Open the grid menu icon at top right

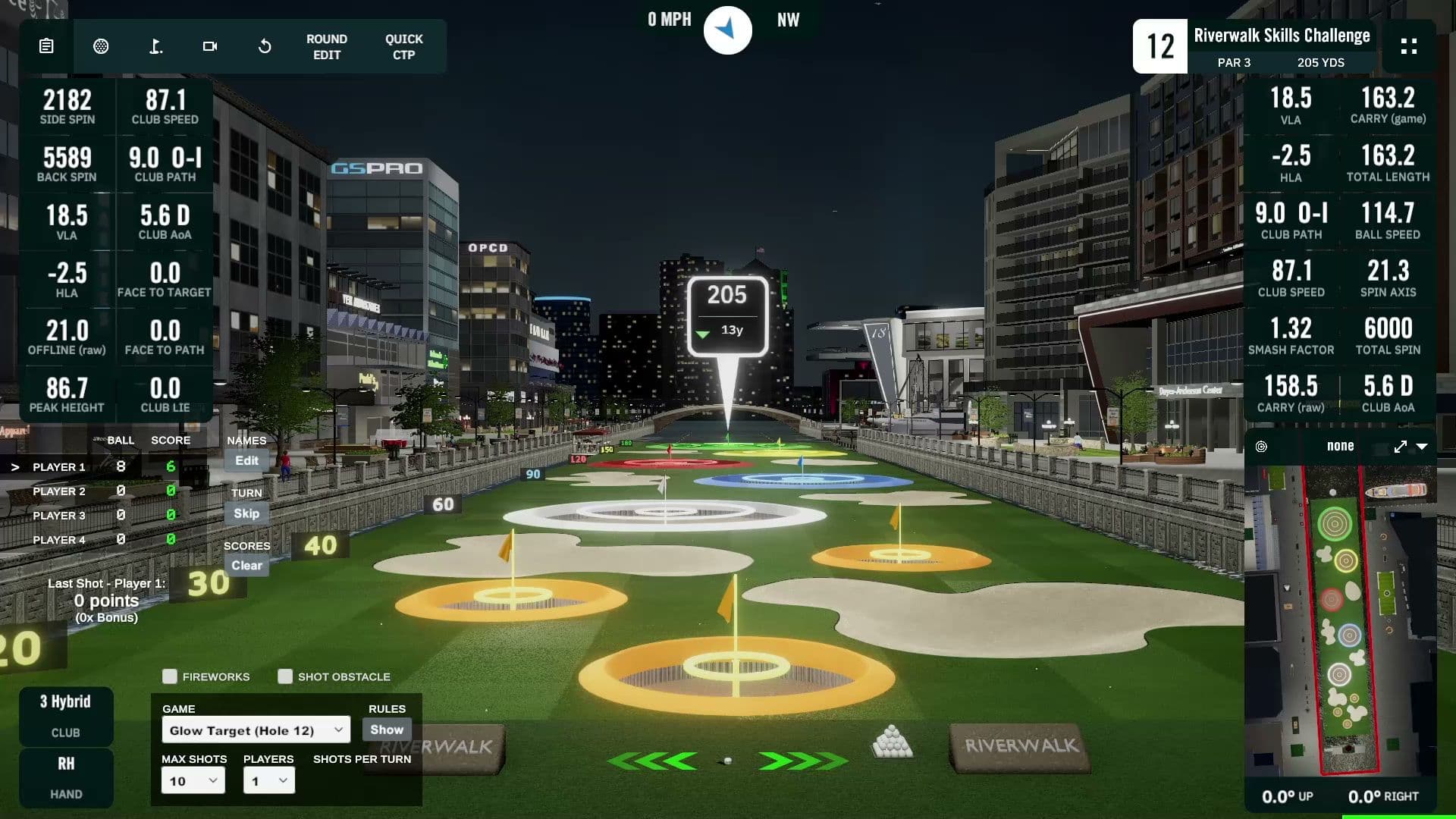click(1409, 46)
